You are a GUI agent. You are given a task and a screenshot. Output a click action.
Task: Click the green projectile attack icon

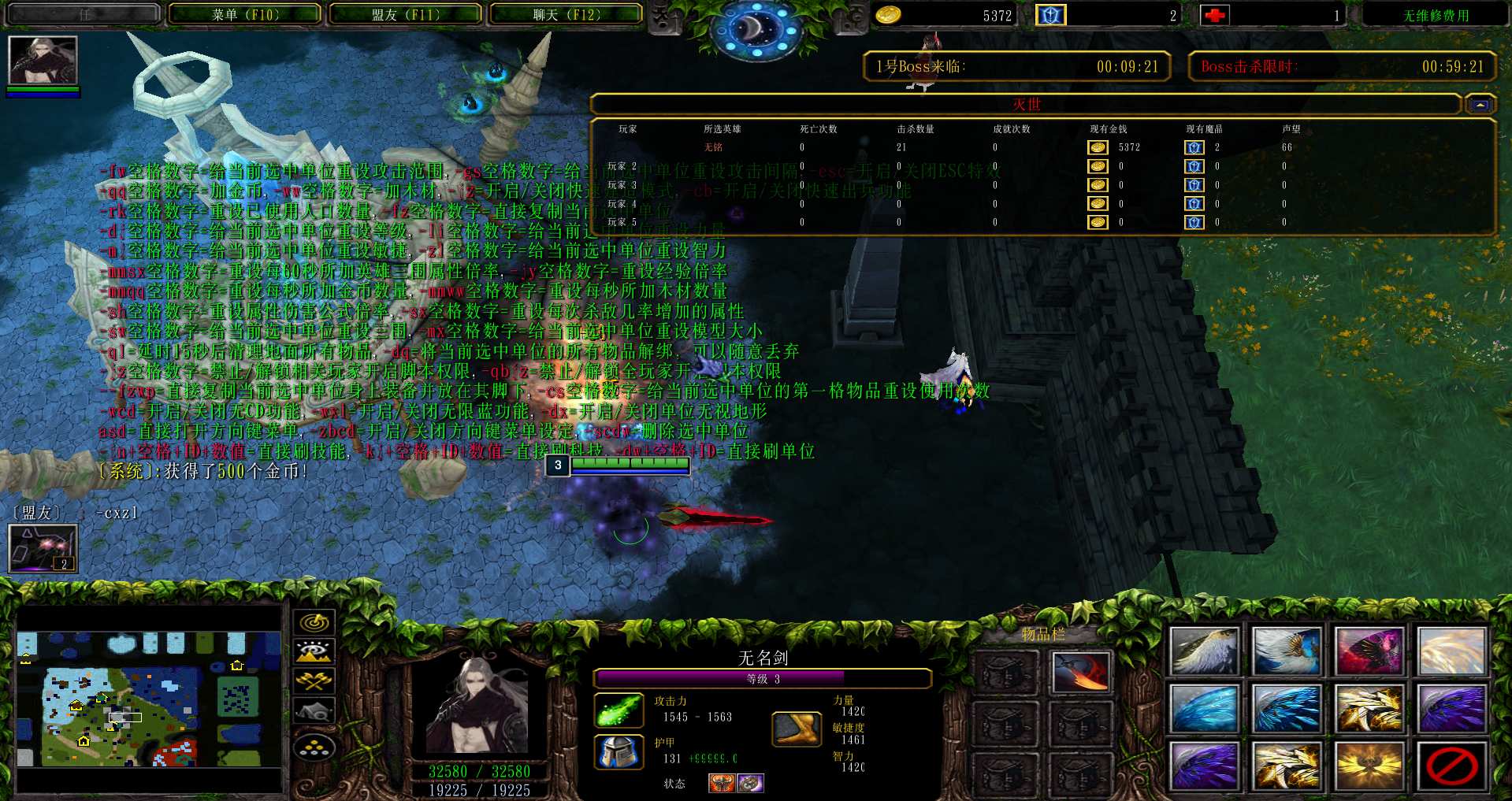(619, 710)
